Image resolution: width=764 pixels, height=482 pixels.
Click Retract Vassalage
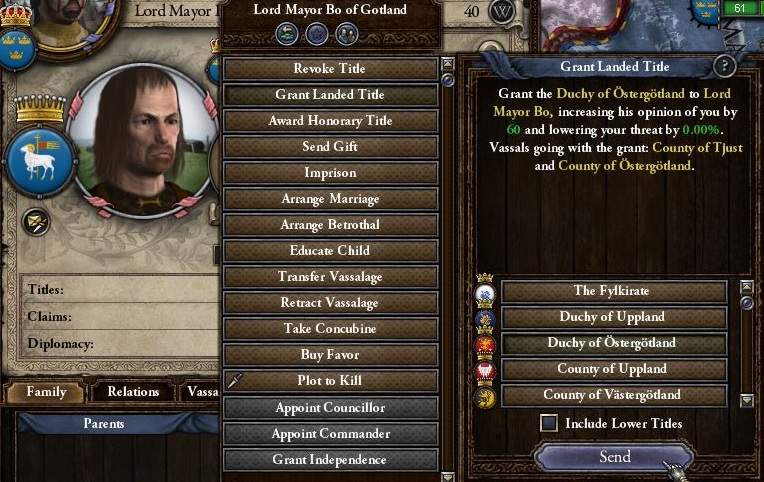(330, 303)
